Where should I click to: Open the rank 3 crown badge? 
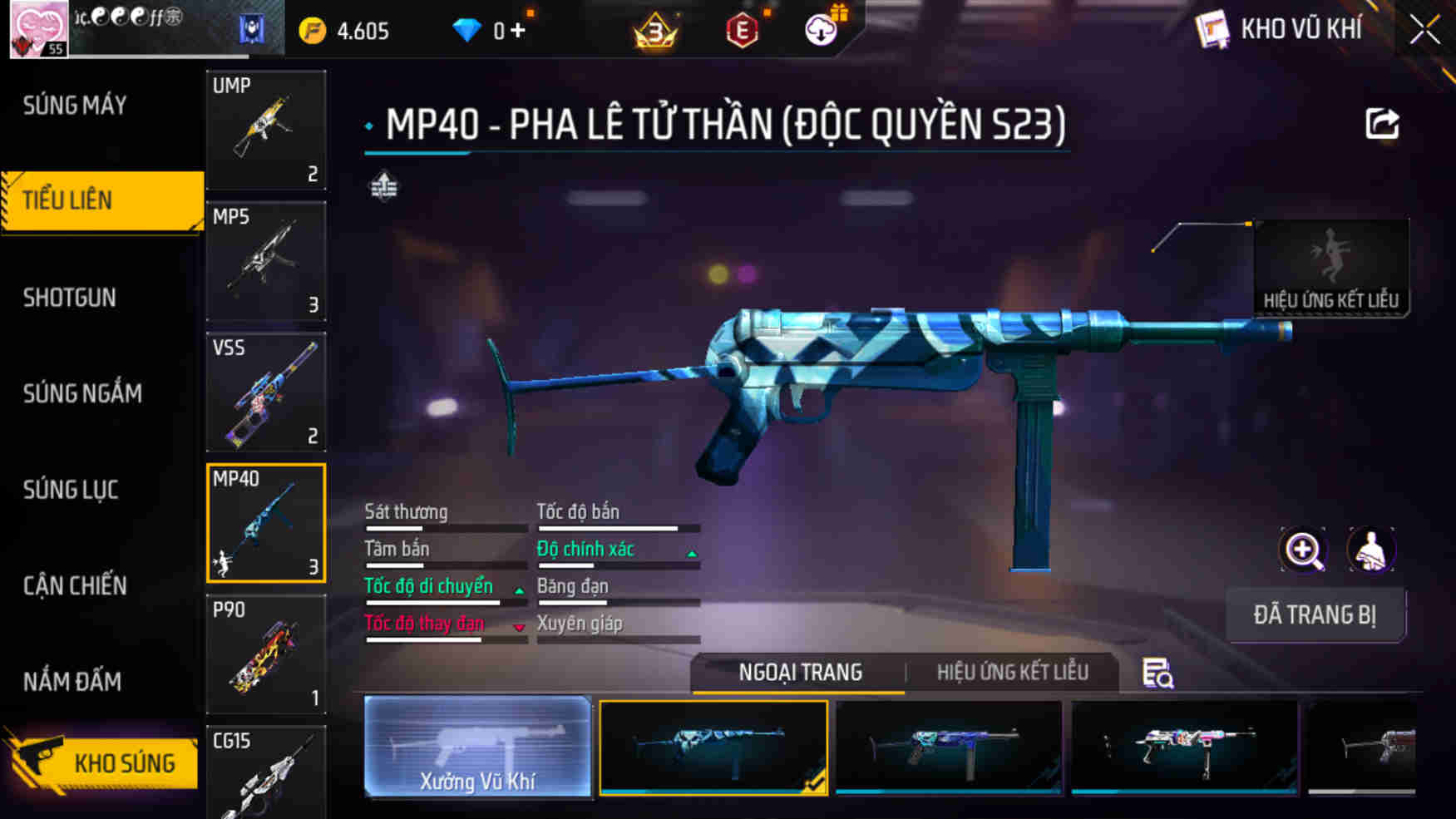pos(655,30)
